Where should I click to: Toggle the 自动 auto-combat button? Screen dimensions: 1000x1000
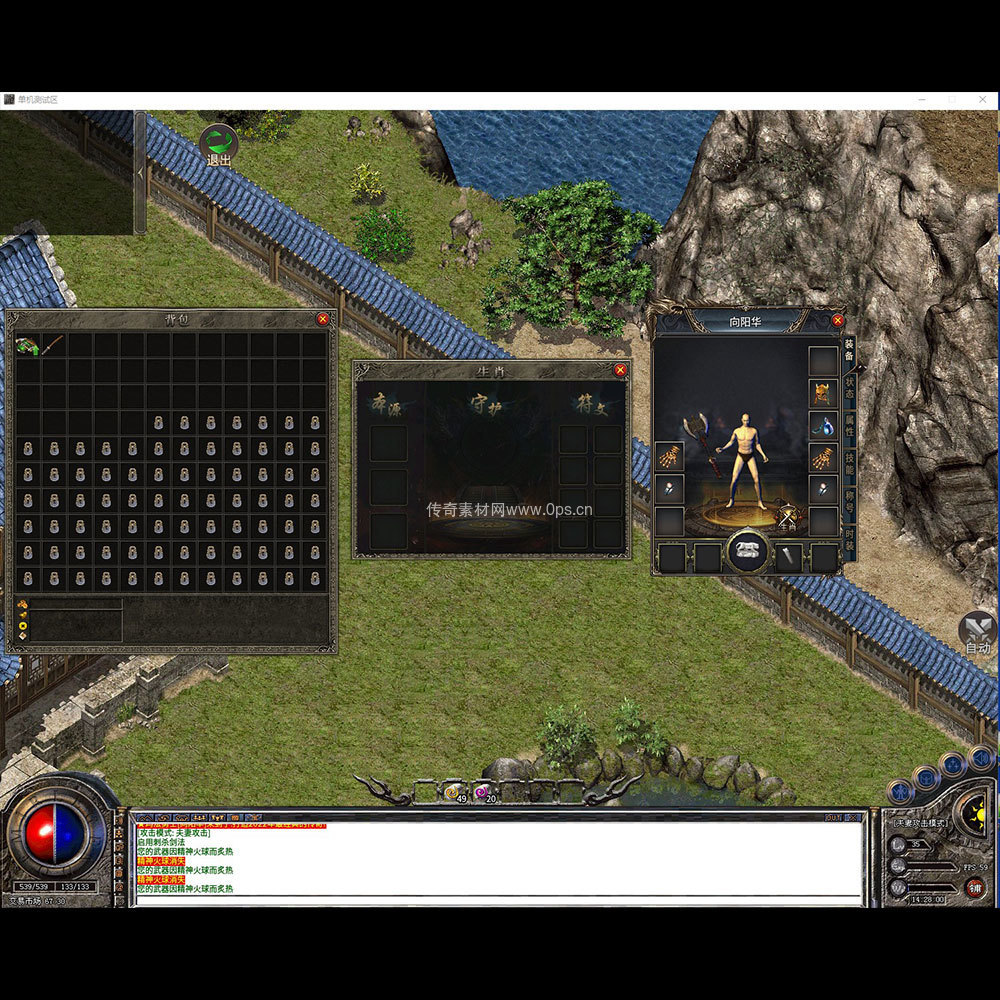(977, 633)
